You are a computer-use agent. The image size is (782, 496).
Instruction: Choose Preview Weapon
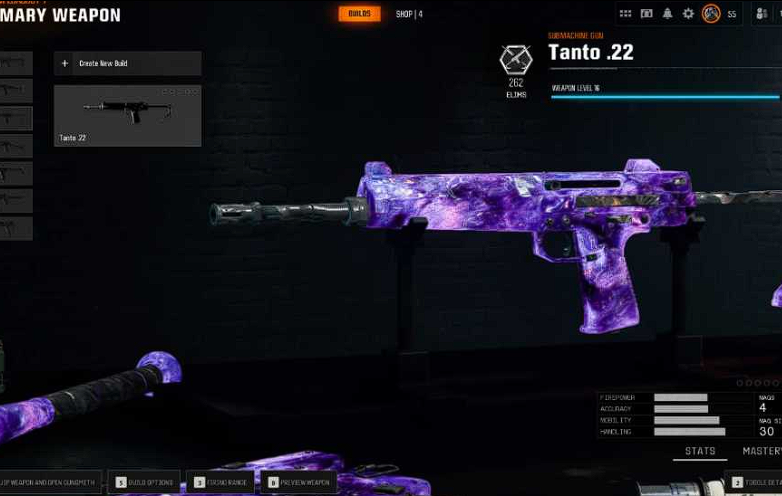(x=299, y=482)
